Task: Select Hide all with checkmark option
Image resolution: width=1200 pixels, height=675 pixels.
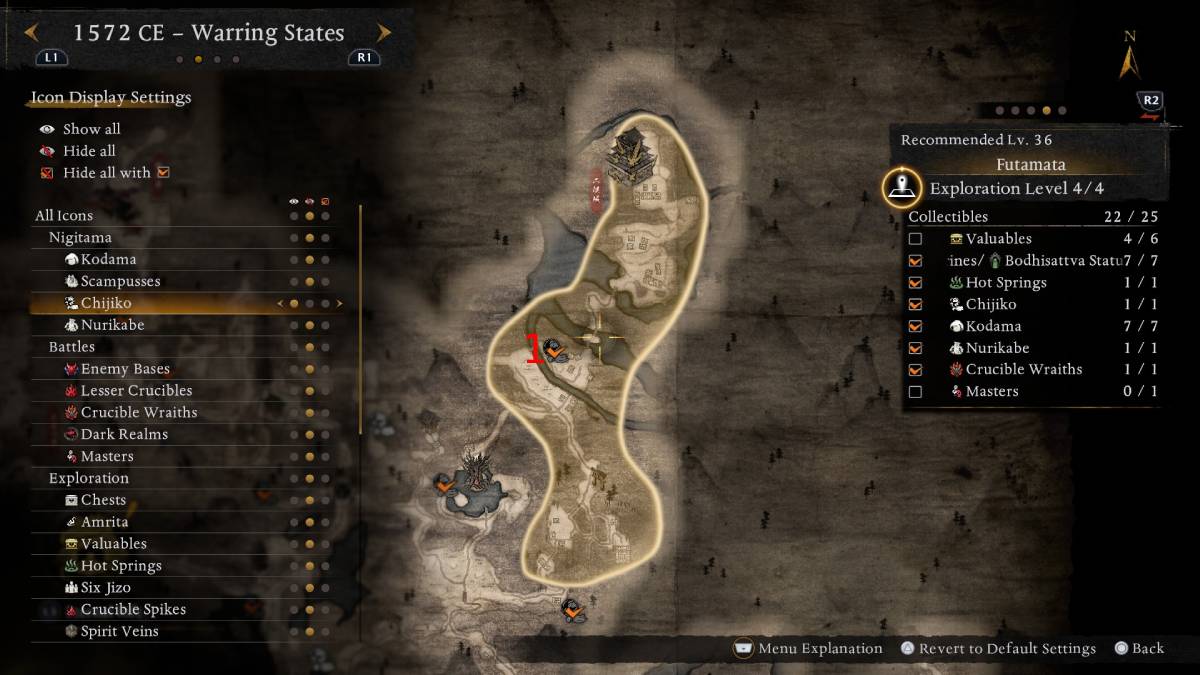Action: (x=106, y=173)
